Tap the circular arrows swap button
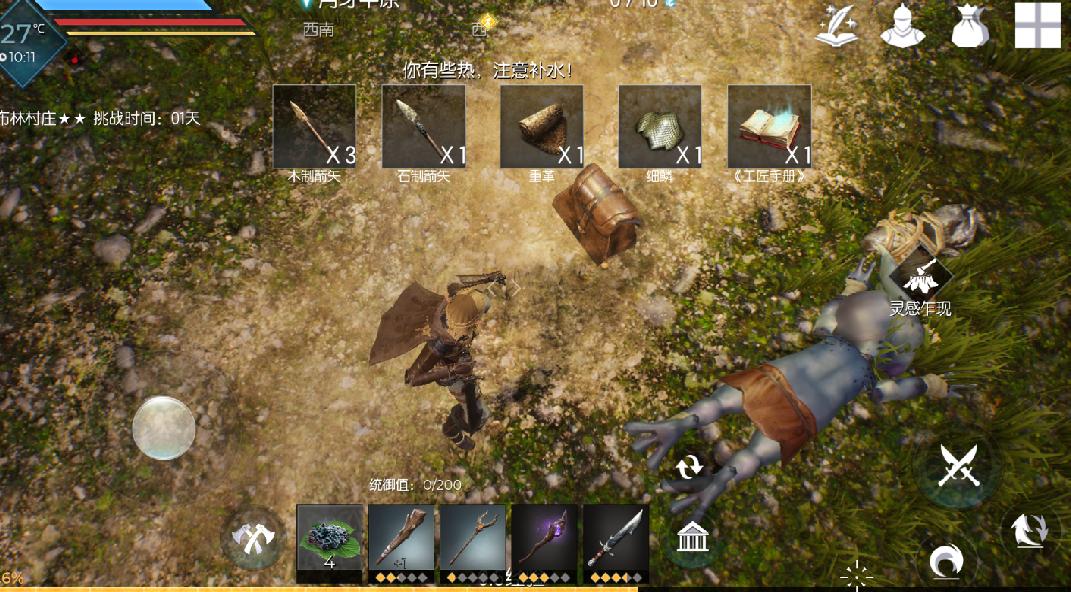The width and height of the screenshot is (1071, 592). coord(689,467)
